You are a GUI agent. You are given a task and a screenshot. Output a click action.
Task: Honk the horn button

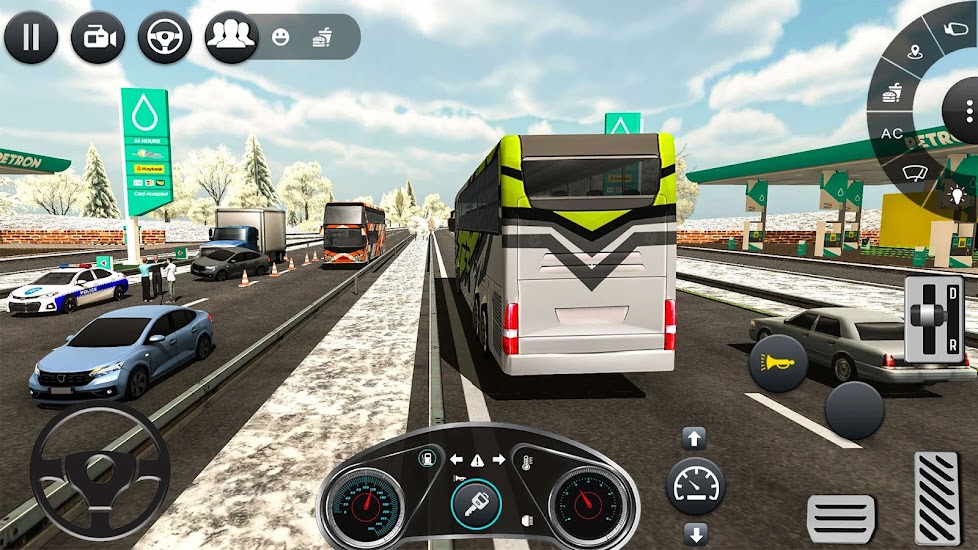pyautogui.click(x=778, y=362)
